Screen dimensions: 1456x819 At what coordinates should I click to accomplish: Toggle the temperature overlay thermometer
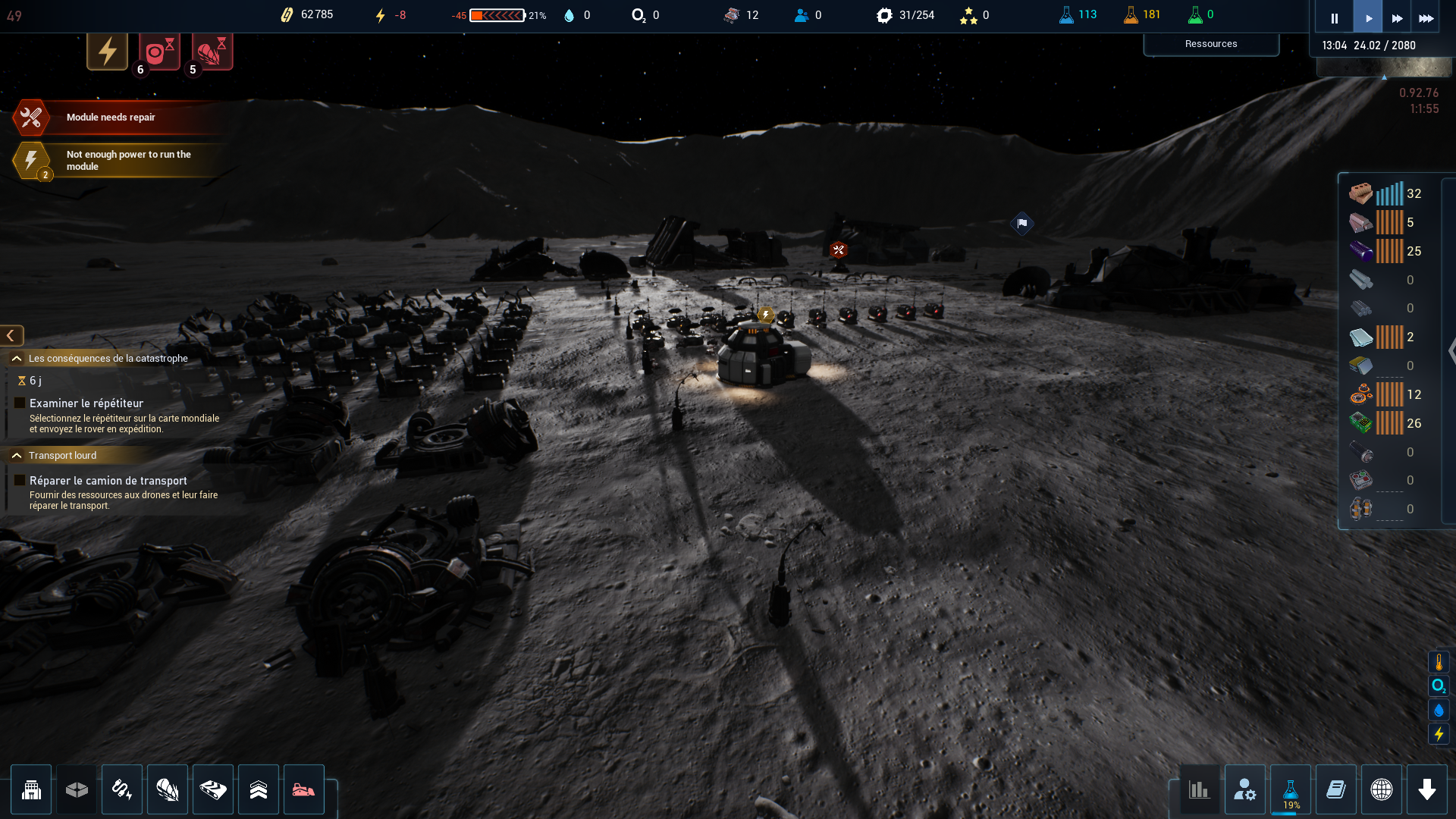[x=1439, y=662]
